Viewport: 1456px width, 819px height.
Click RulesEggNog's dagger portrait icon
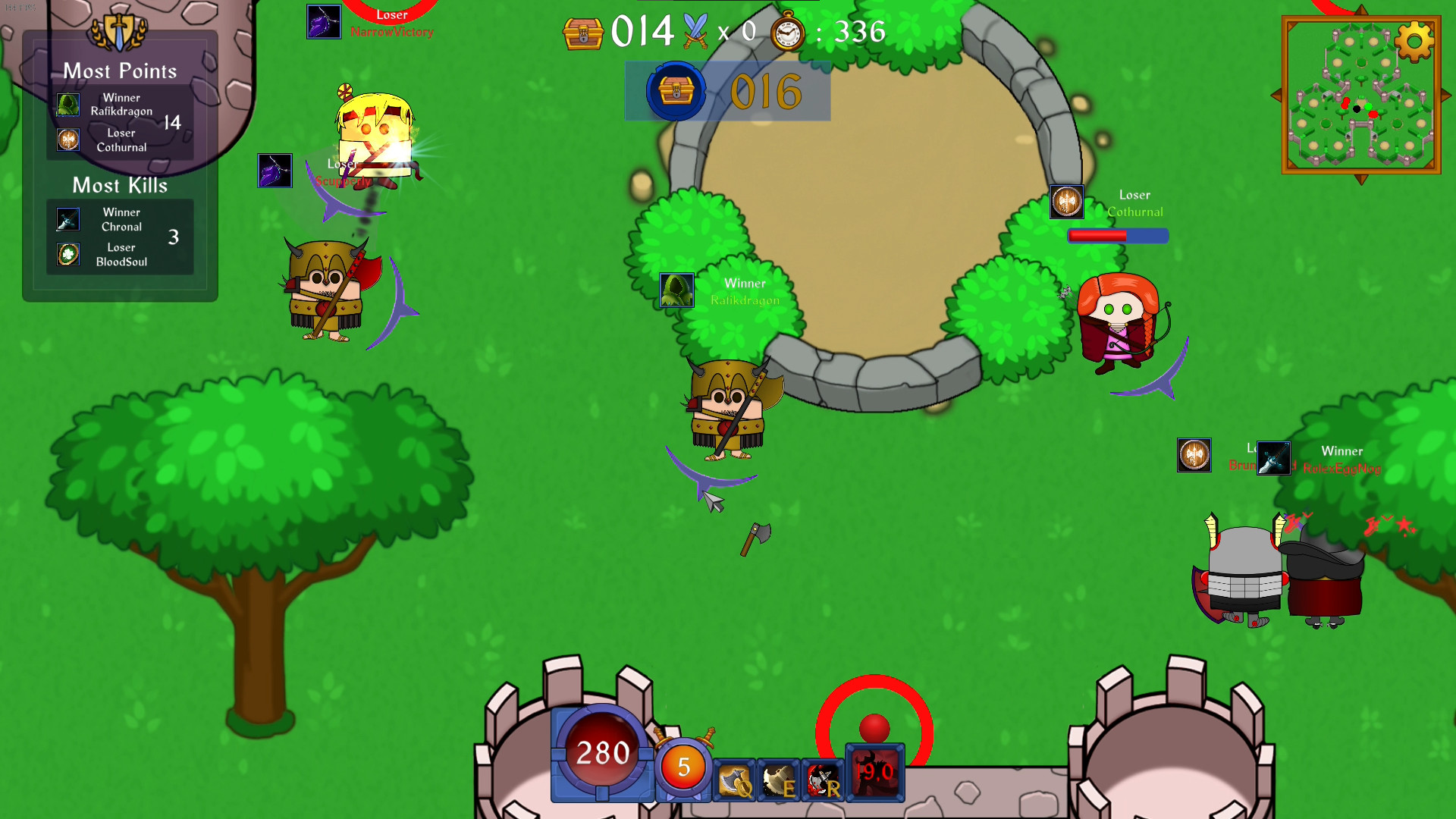(1273, 457)
